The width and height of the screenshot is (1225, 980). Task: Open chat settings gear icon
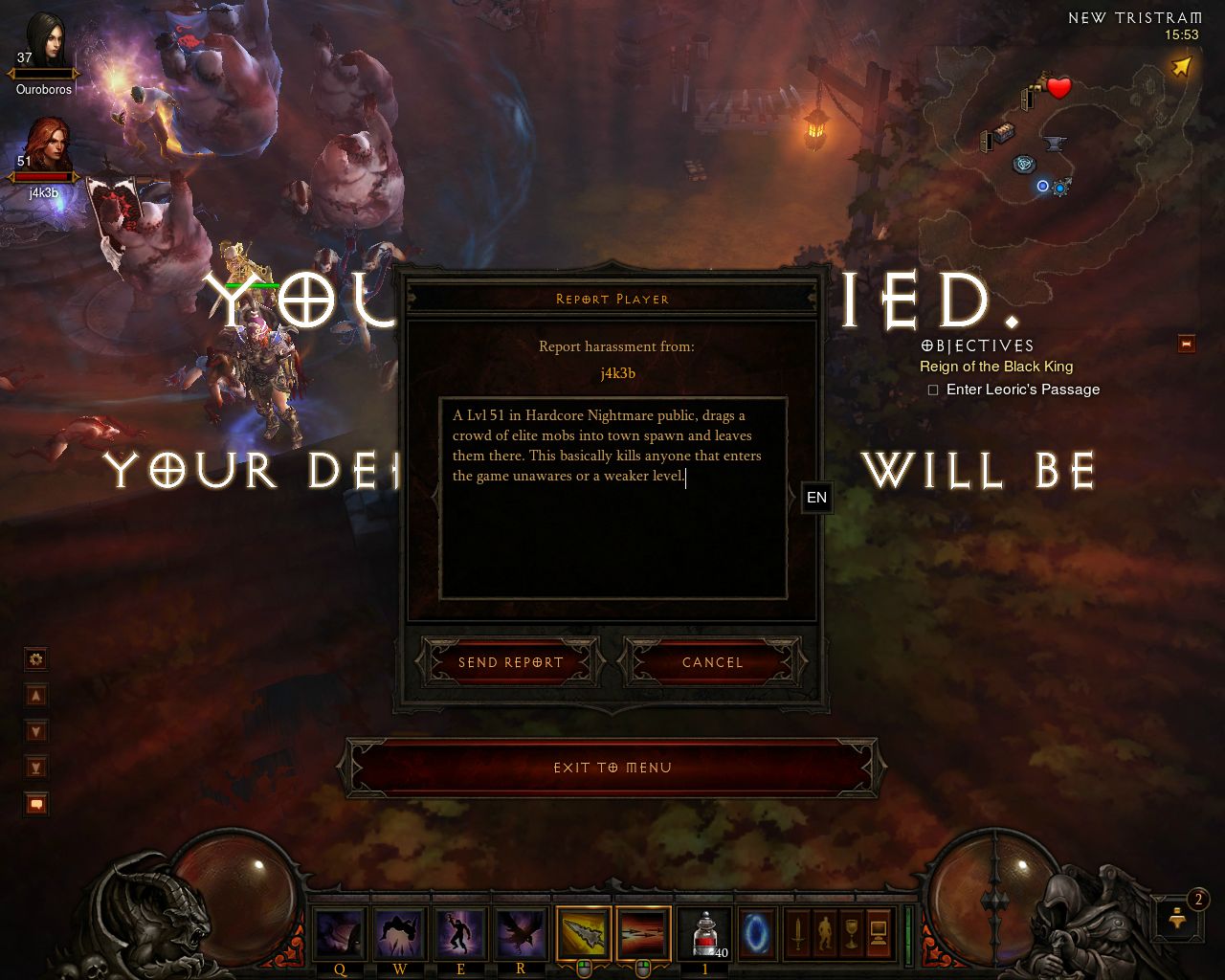36,658
